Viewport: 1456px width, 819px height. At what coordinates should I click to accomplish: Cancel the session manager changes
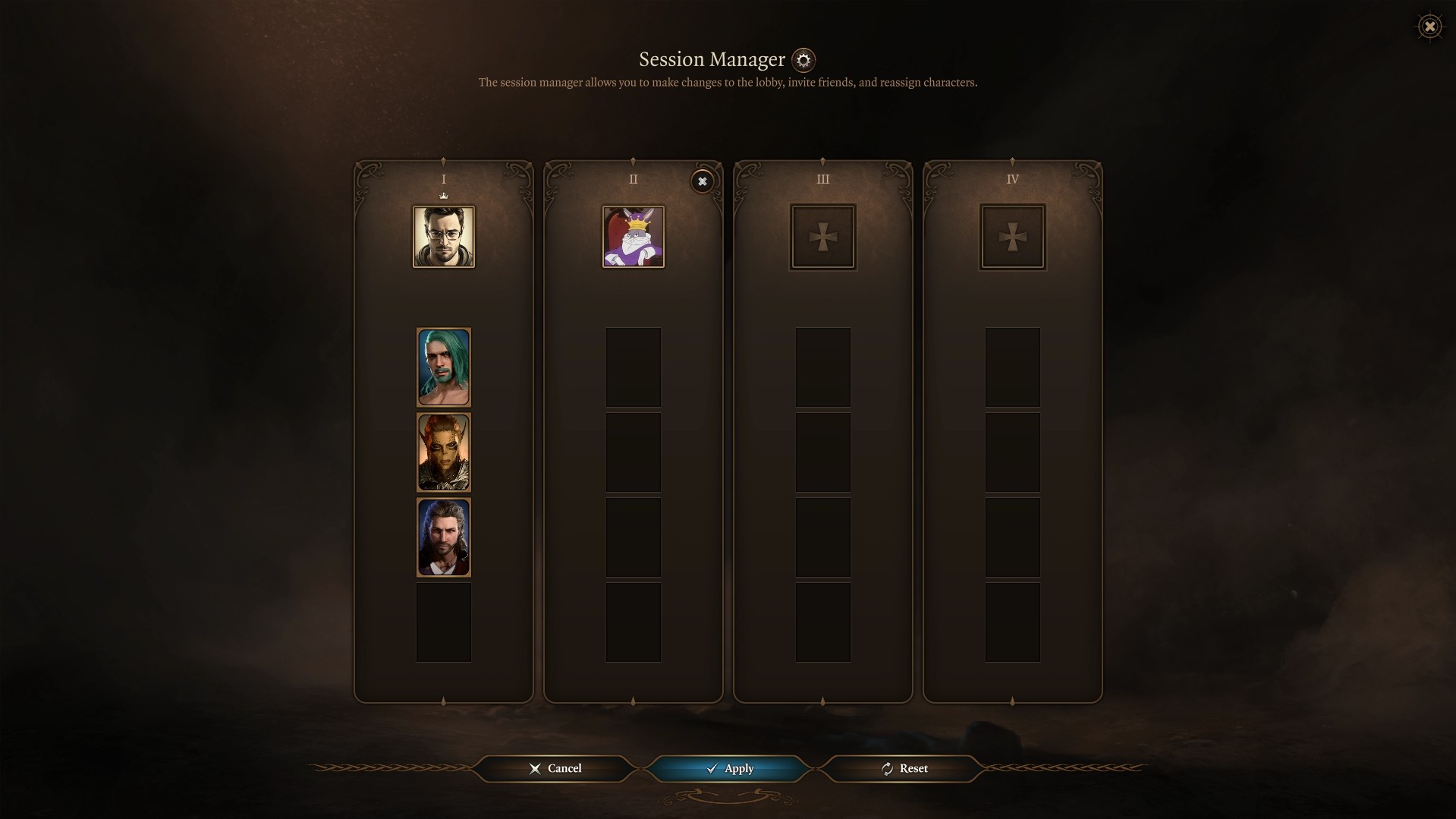pyautogui.click(x=555, y=768)
